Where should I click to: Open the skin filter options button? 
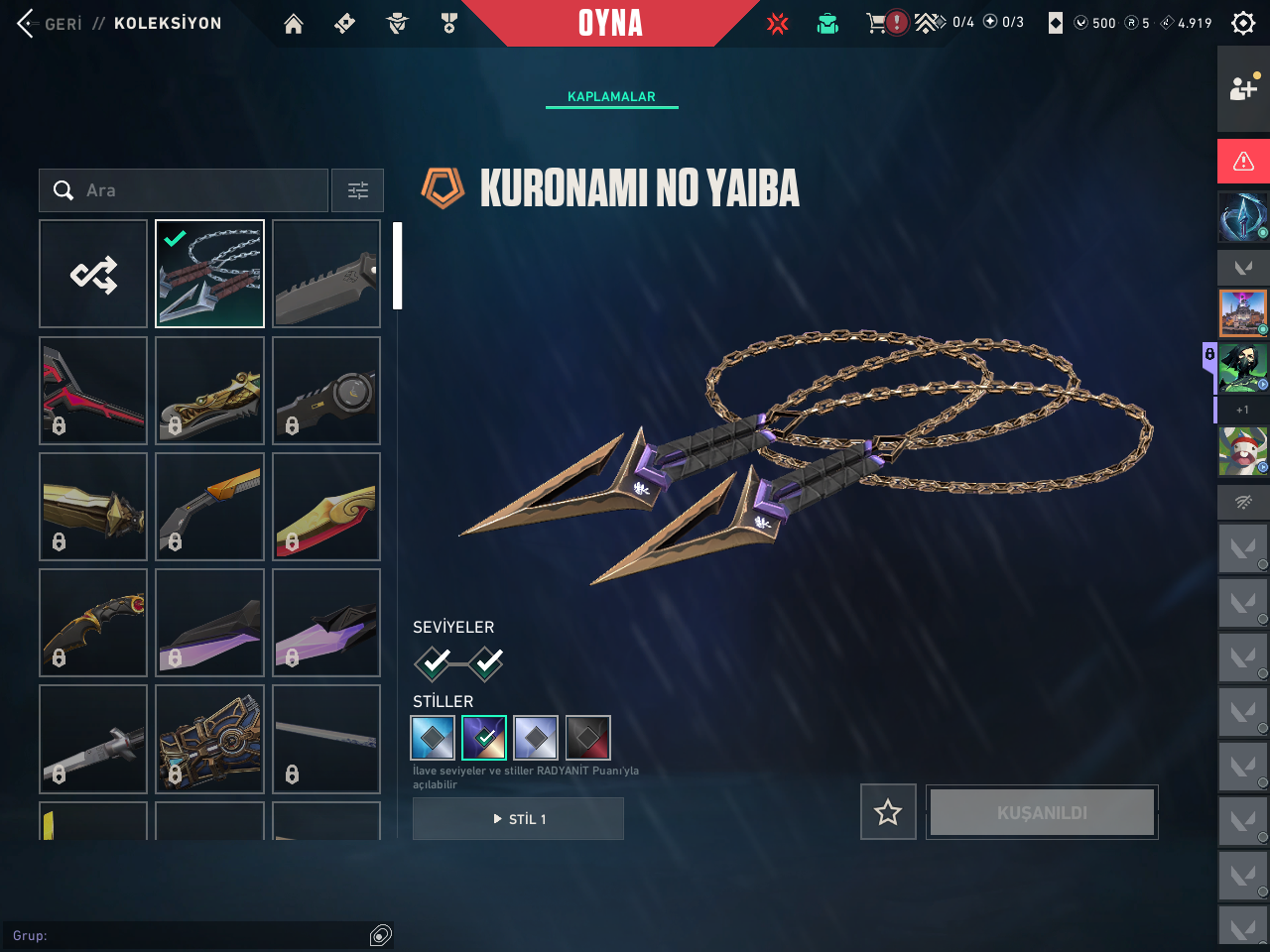[357, 190]
